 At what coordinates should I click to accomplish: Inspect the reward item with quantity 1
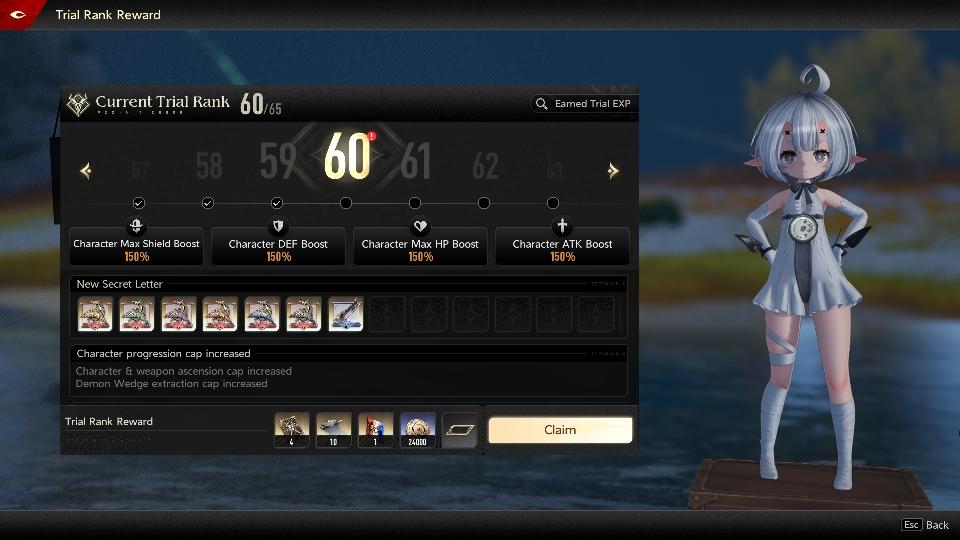click(x=376, y=430)
